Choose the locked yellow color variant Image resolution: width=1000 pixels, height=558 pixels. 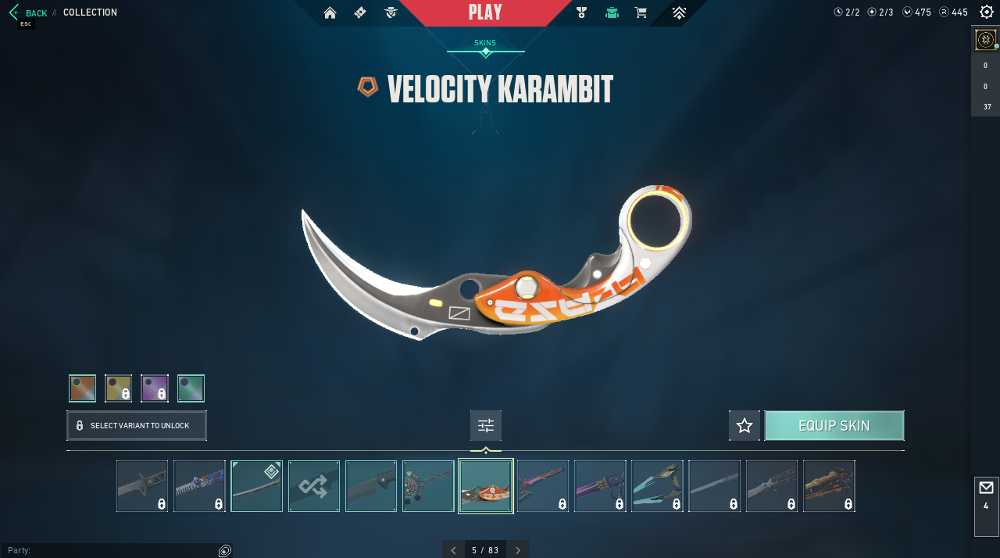coord(118,388)
